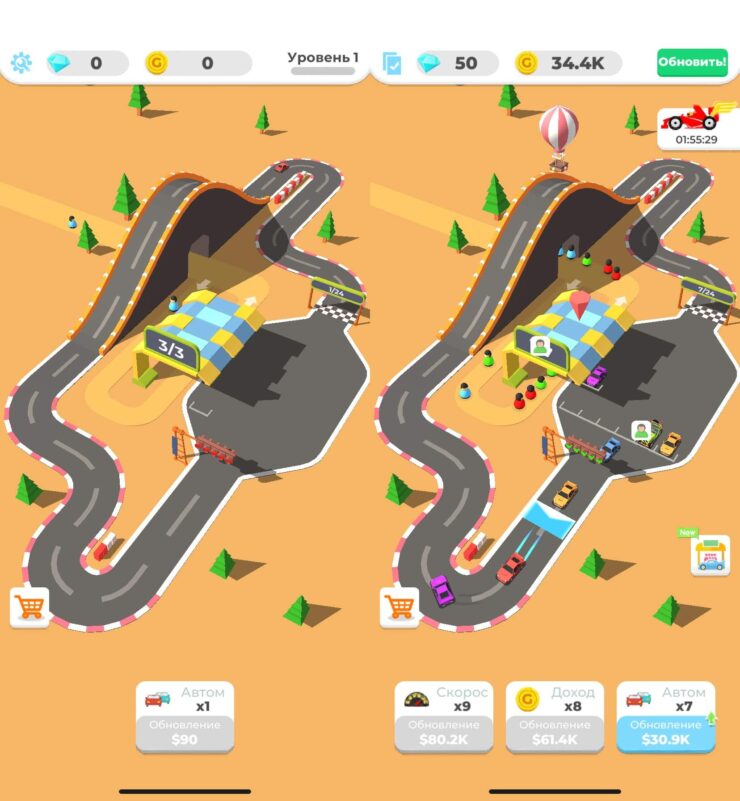Tap the green Обновить! button
Screen dimensions: 740x801
click(x=692, y=63)
